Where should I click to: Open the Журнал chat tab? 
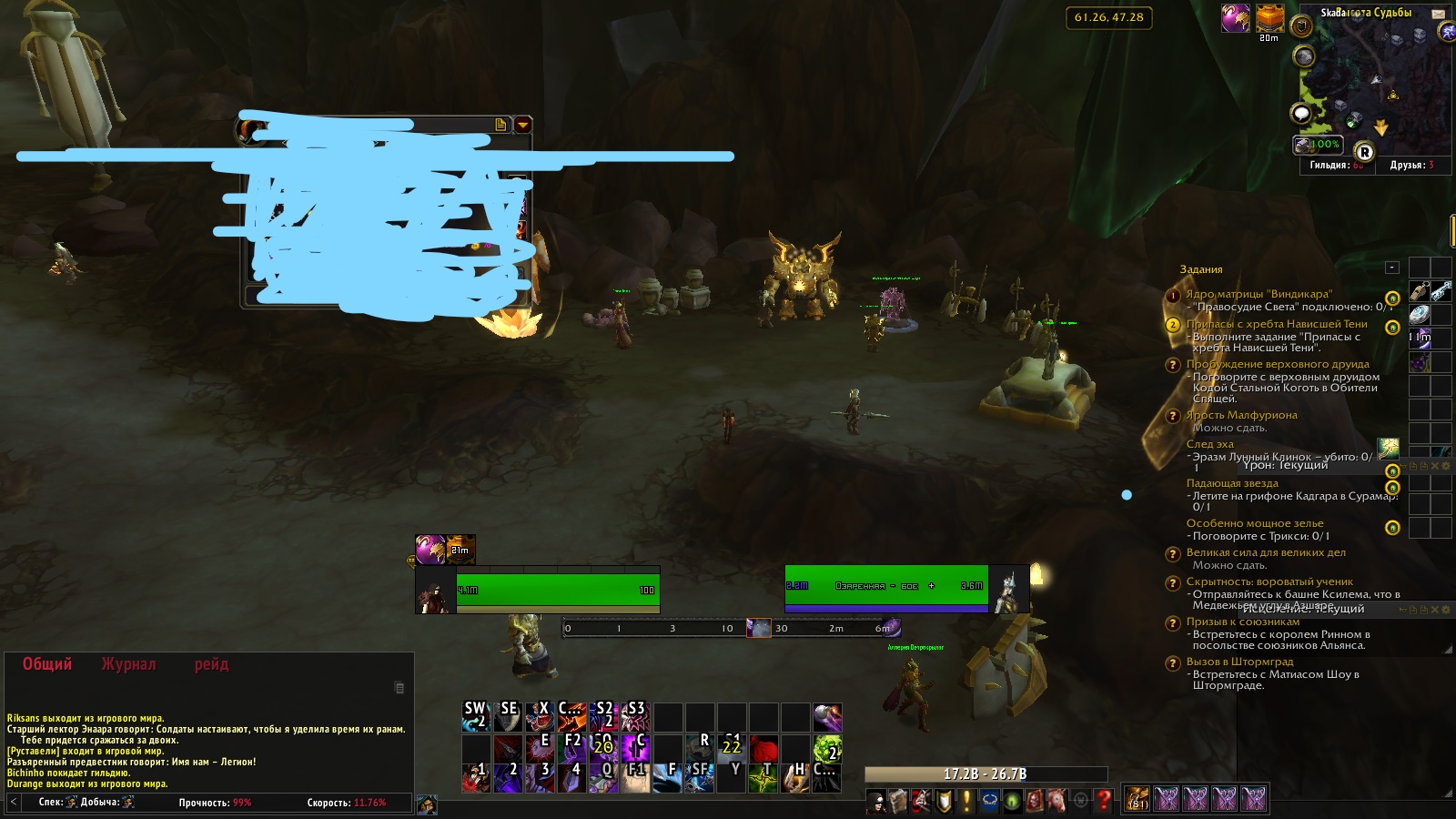(128, 664)
